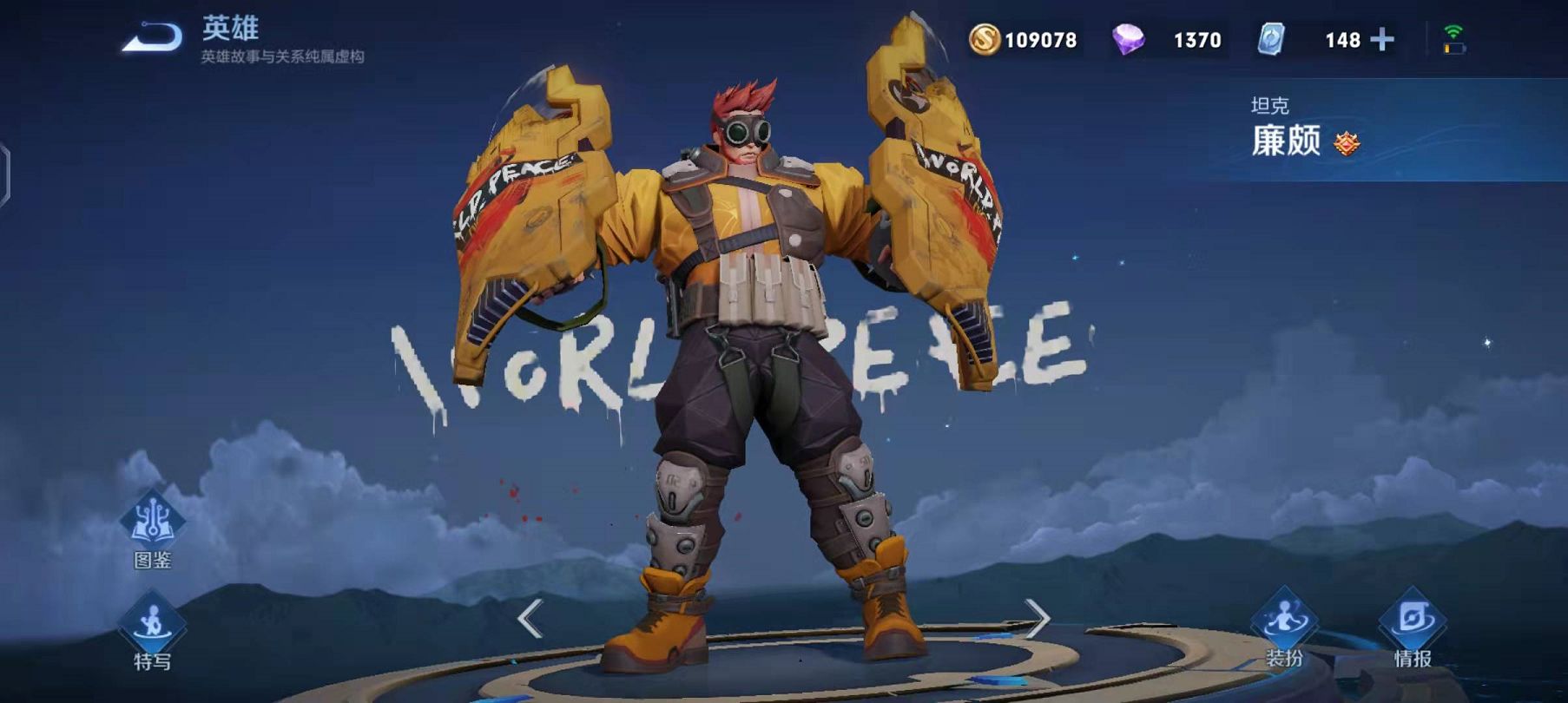The width and height of the screenshot is (1568, 703).
Task: Go back using the return arrow
Action: [152, 37]
